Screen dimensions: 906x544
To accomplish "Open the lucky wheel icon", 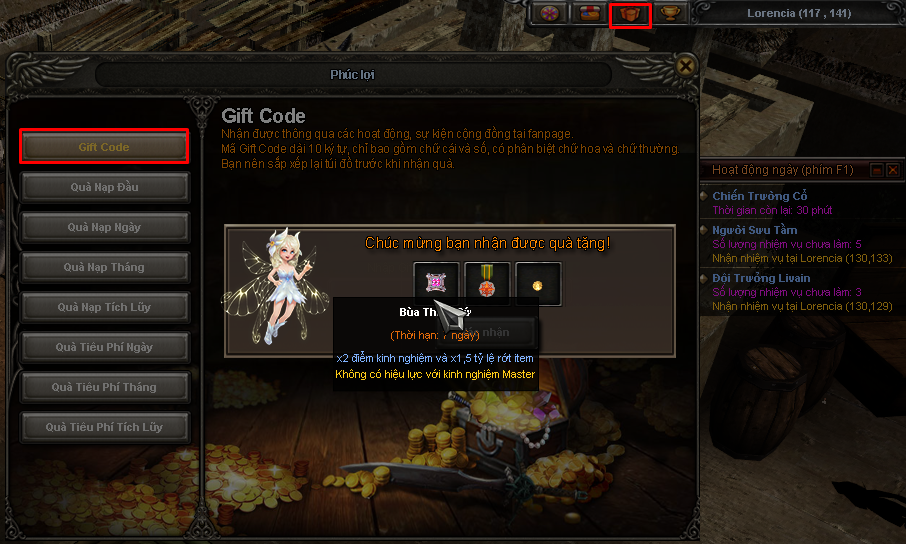I will tap(548, 13).
